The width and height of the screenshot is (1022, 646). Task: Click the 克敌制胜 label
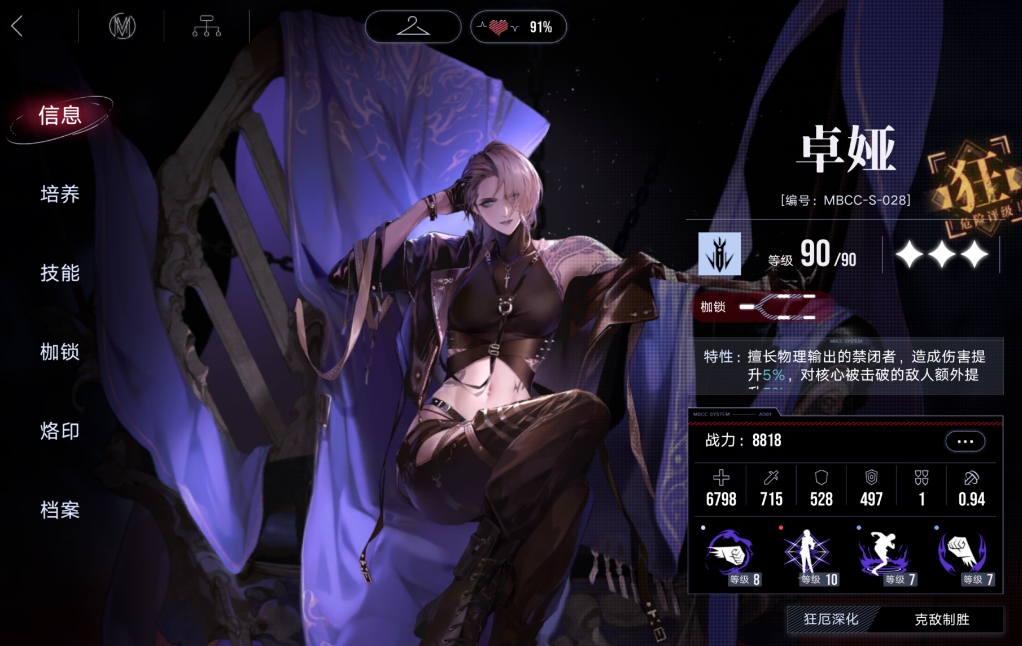point(942,619)
